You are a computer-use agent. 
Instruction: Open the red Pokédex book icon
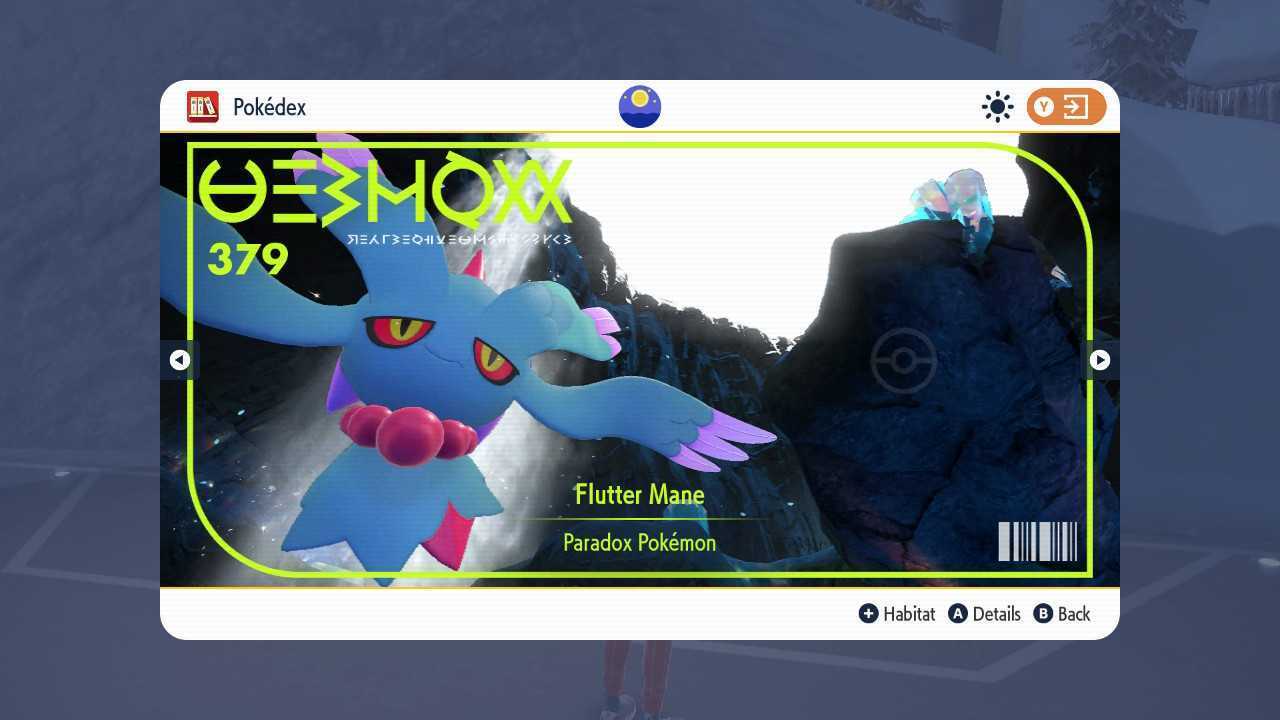[x=203, y=107]
